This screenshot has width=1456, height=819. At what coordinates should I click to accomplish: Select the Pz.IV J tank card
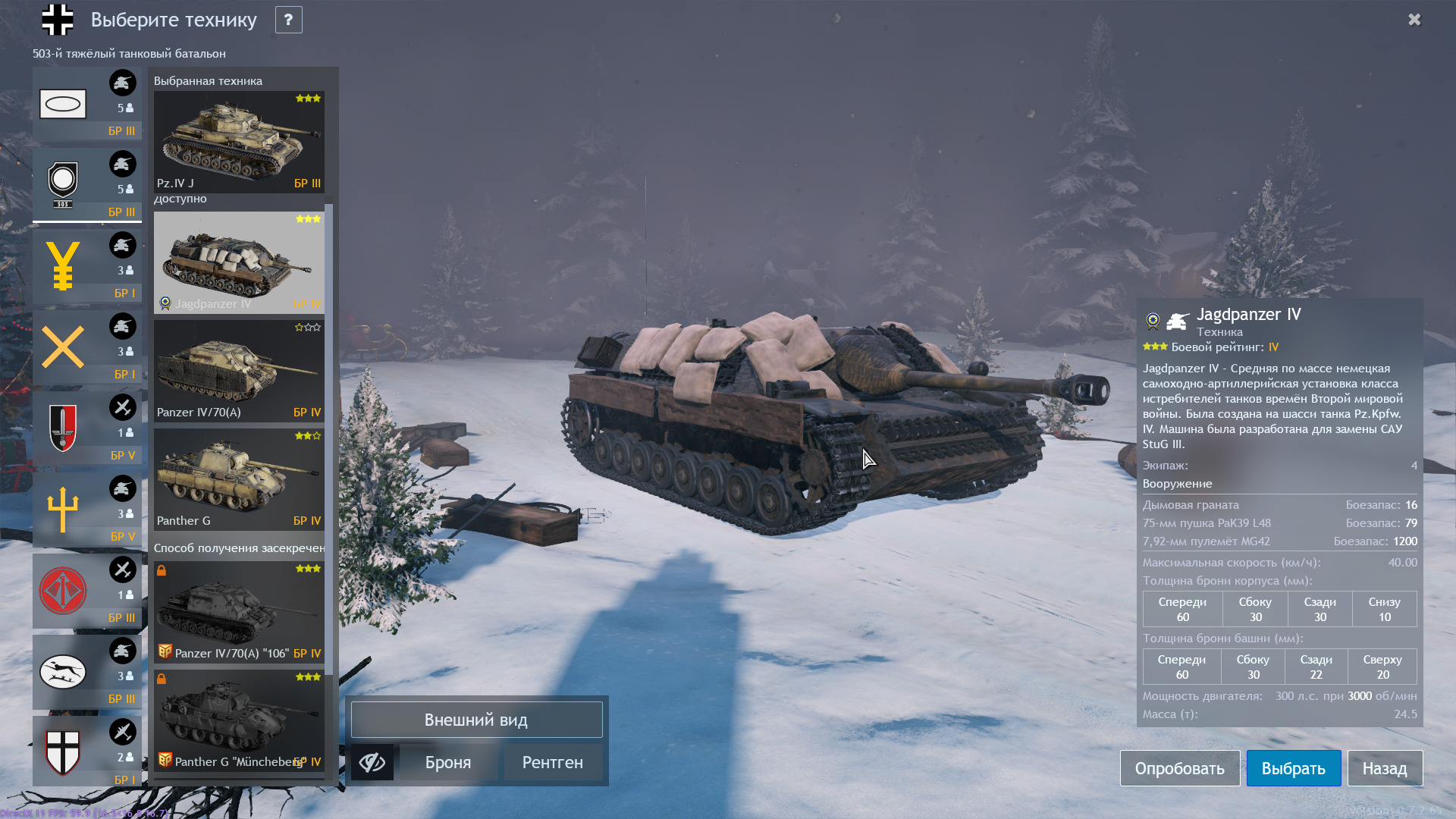(239, 142)
